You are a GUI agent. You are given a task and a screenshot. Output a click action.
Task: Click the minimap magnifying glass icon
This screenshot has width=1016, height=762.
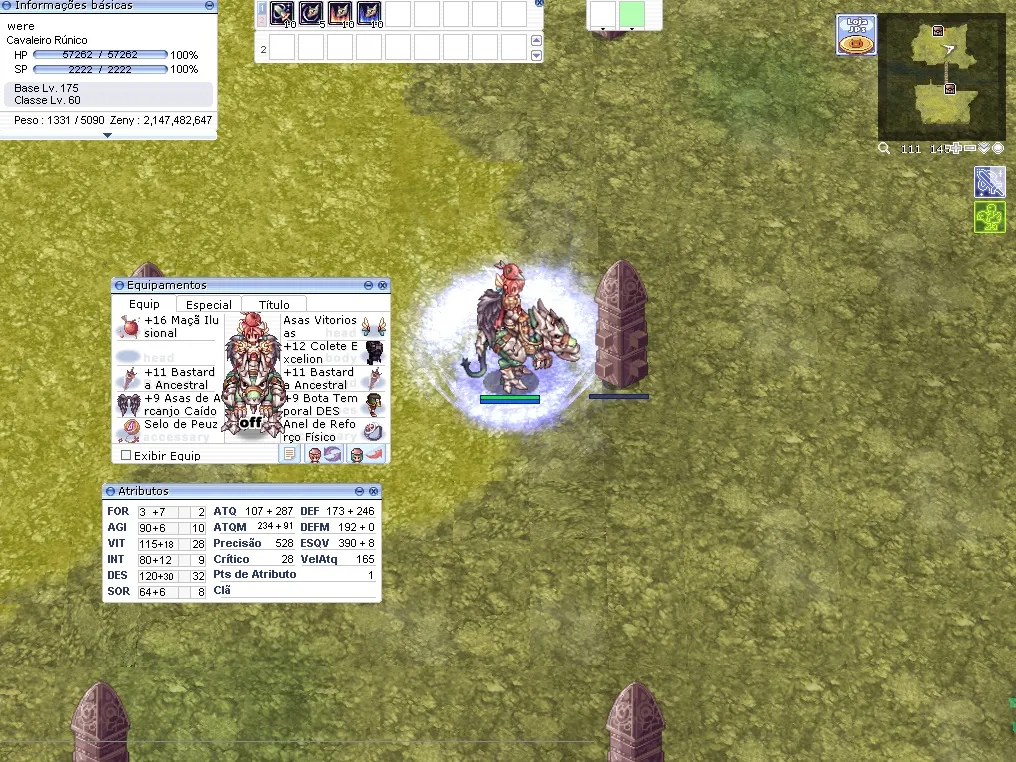pyautogui.click(x=884, y=149)
